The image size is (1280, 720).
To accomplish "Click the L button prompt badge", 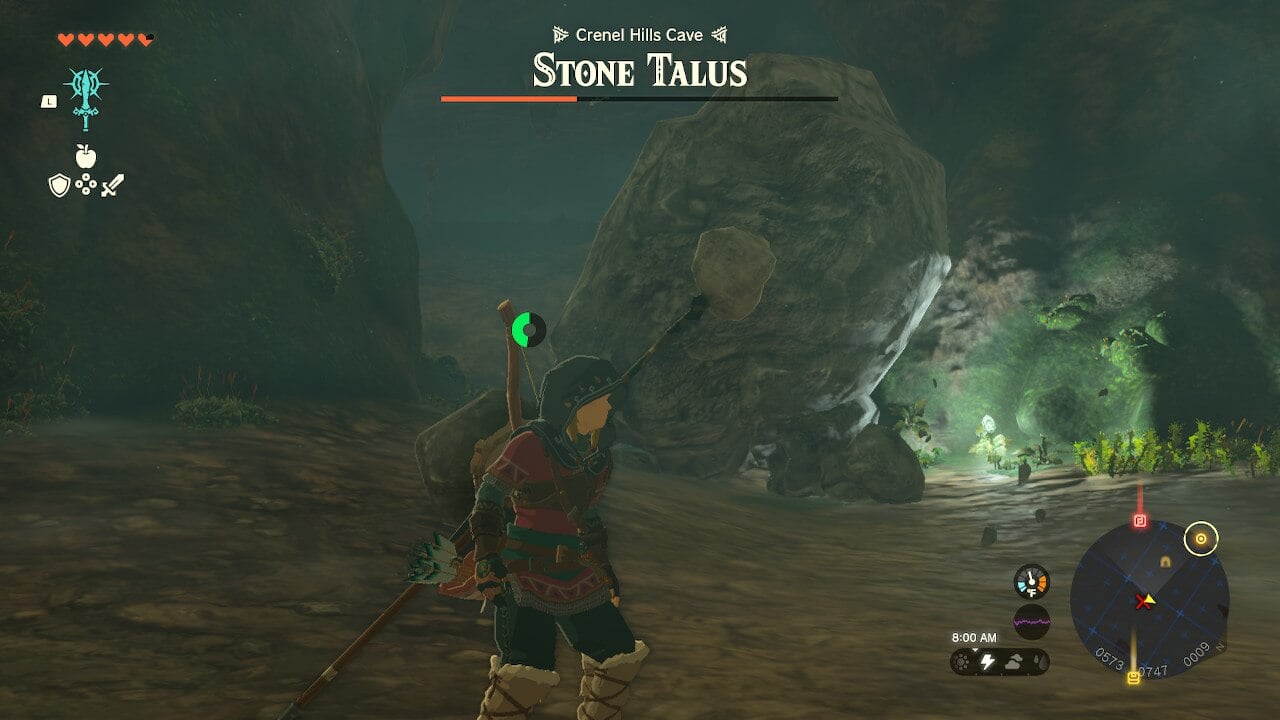I will click(48, 100).
